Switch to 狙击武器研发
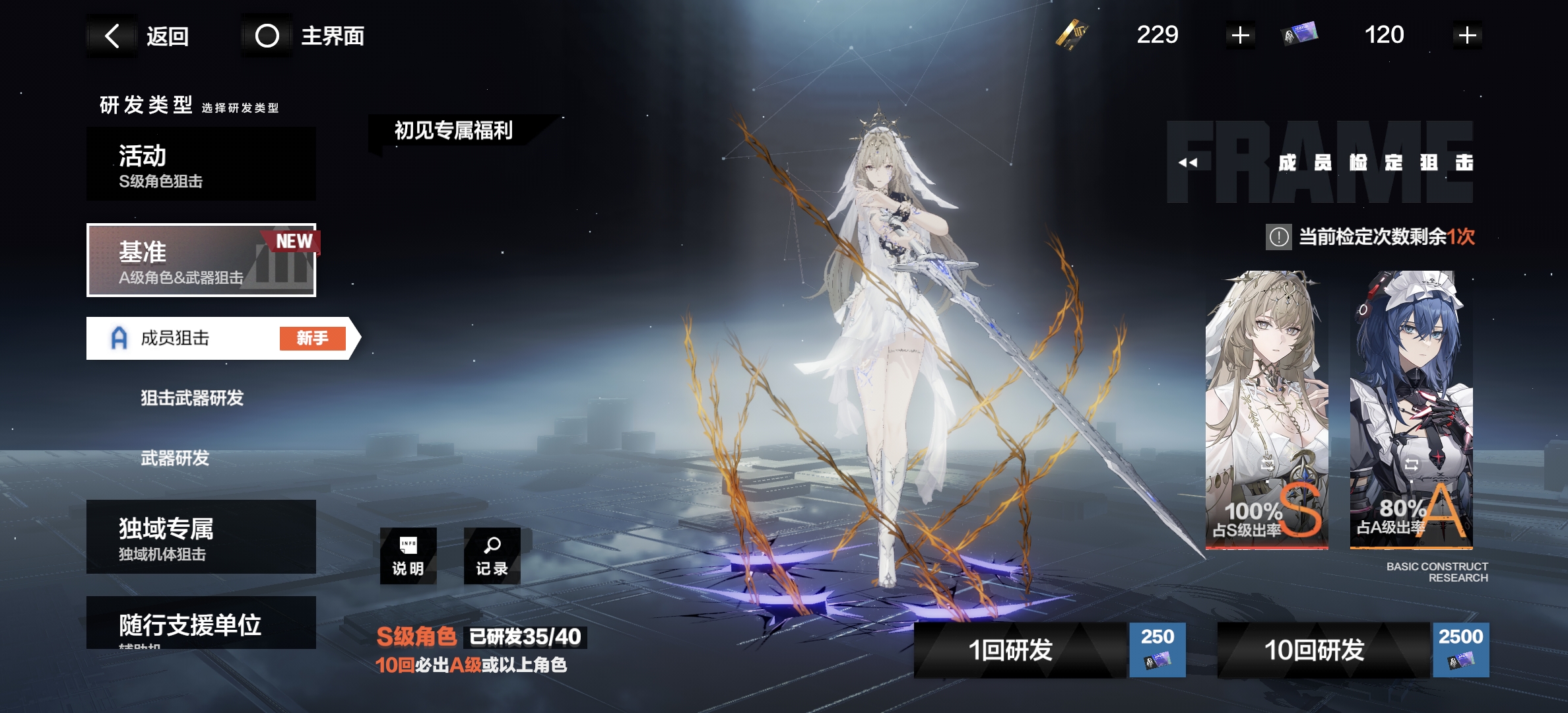Viewport: 1568px width, 713px height. 192,398
